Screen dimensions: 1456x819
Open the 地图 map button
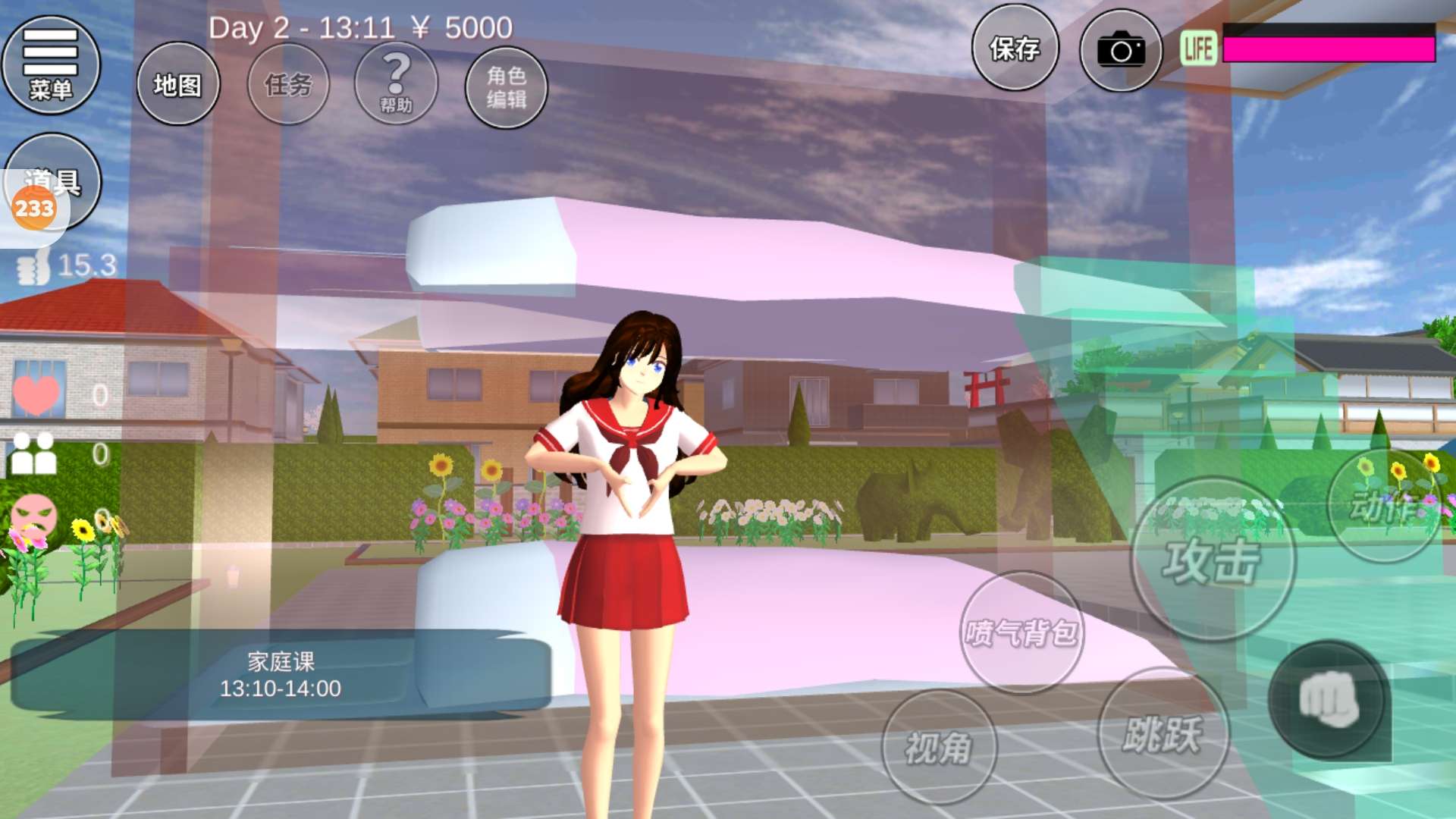pos(178,84)
